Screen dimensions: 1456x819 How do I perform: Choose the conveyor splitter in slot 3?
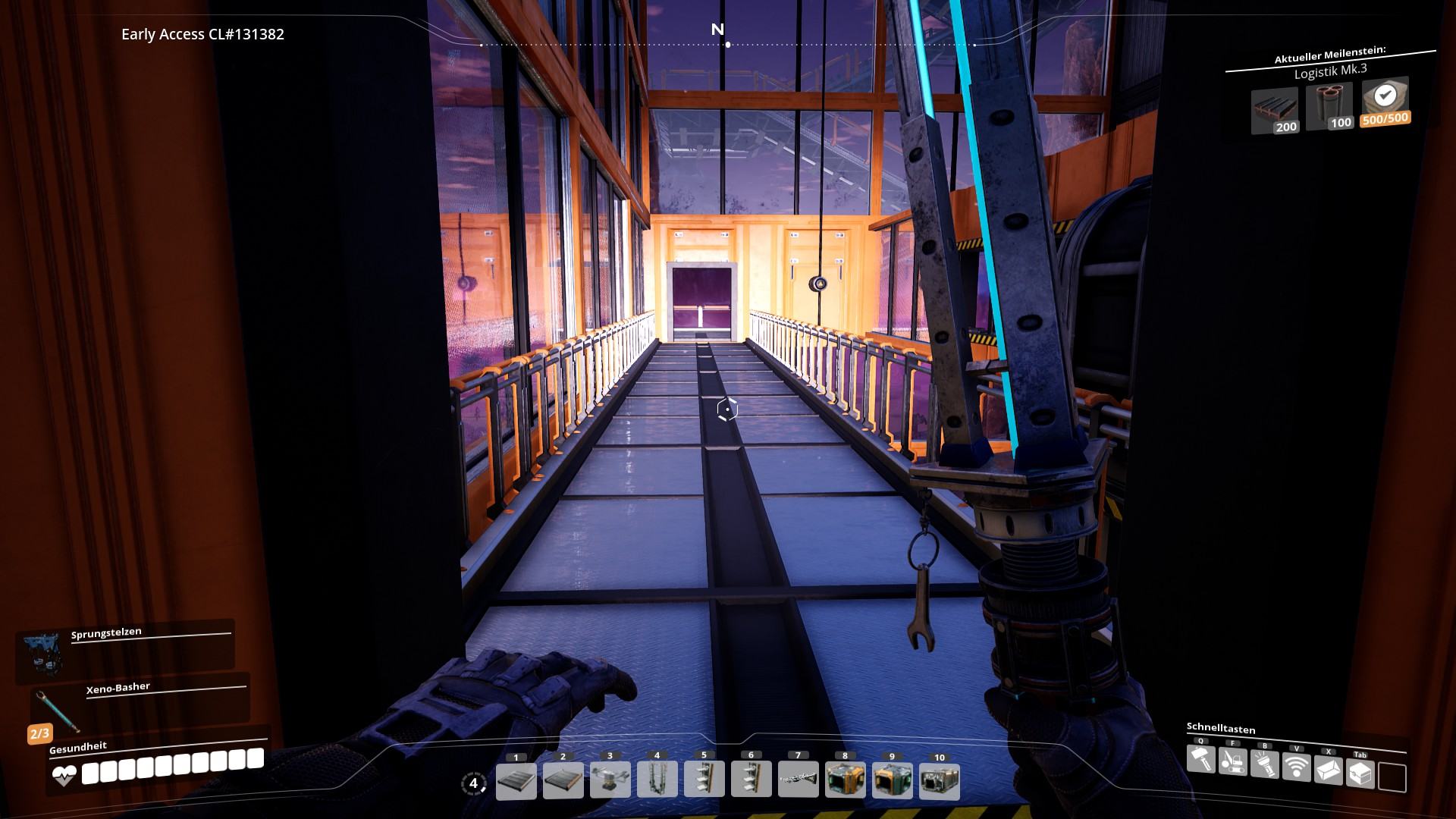610,781
